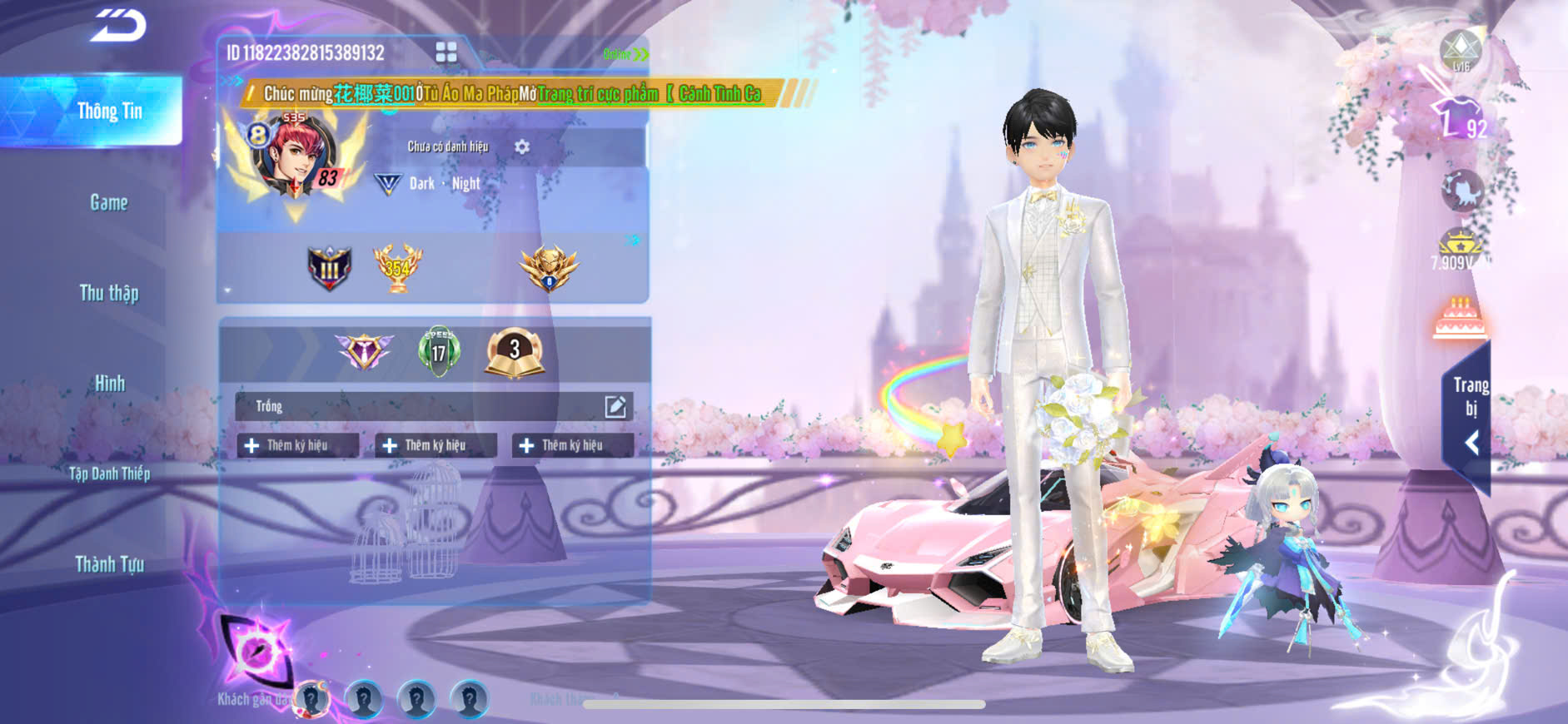Open the Hình tab
The image size is (1568, 724).
click(109, 384)
